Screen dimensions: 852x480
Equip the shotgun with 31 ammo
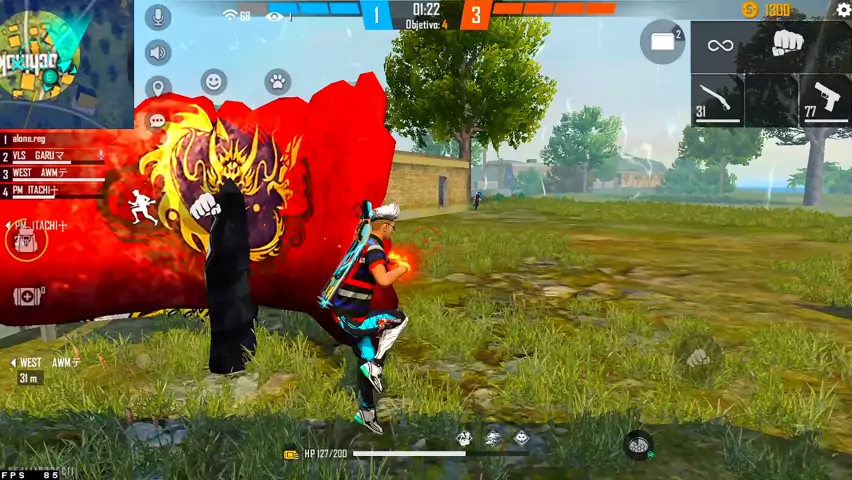tap(717, 100)
